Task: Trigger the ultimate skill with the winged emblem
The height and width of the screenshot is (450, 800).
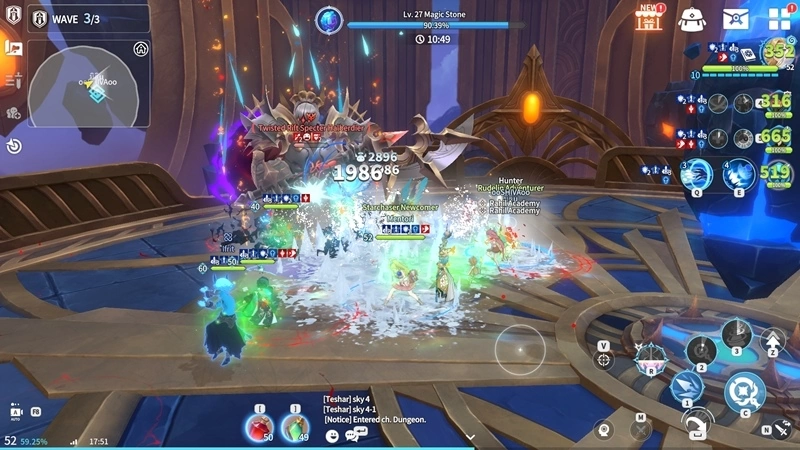Action: click(x=651, y=355)
